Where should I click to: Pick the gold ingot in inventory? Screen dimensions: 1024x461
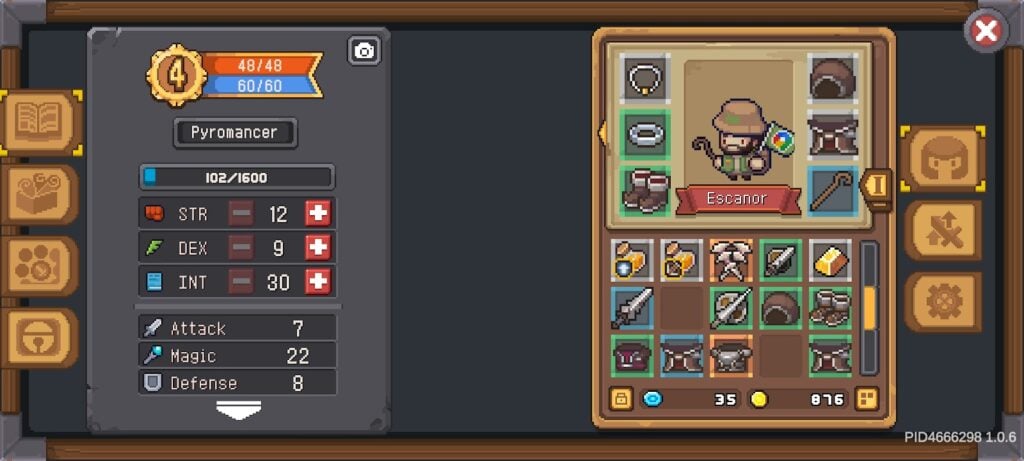coord(830,260)
